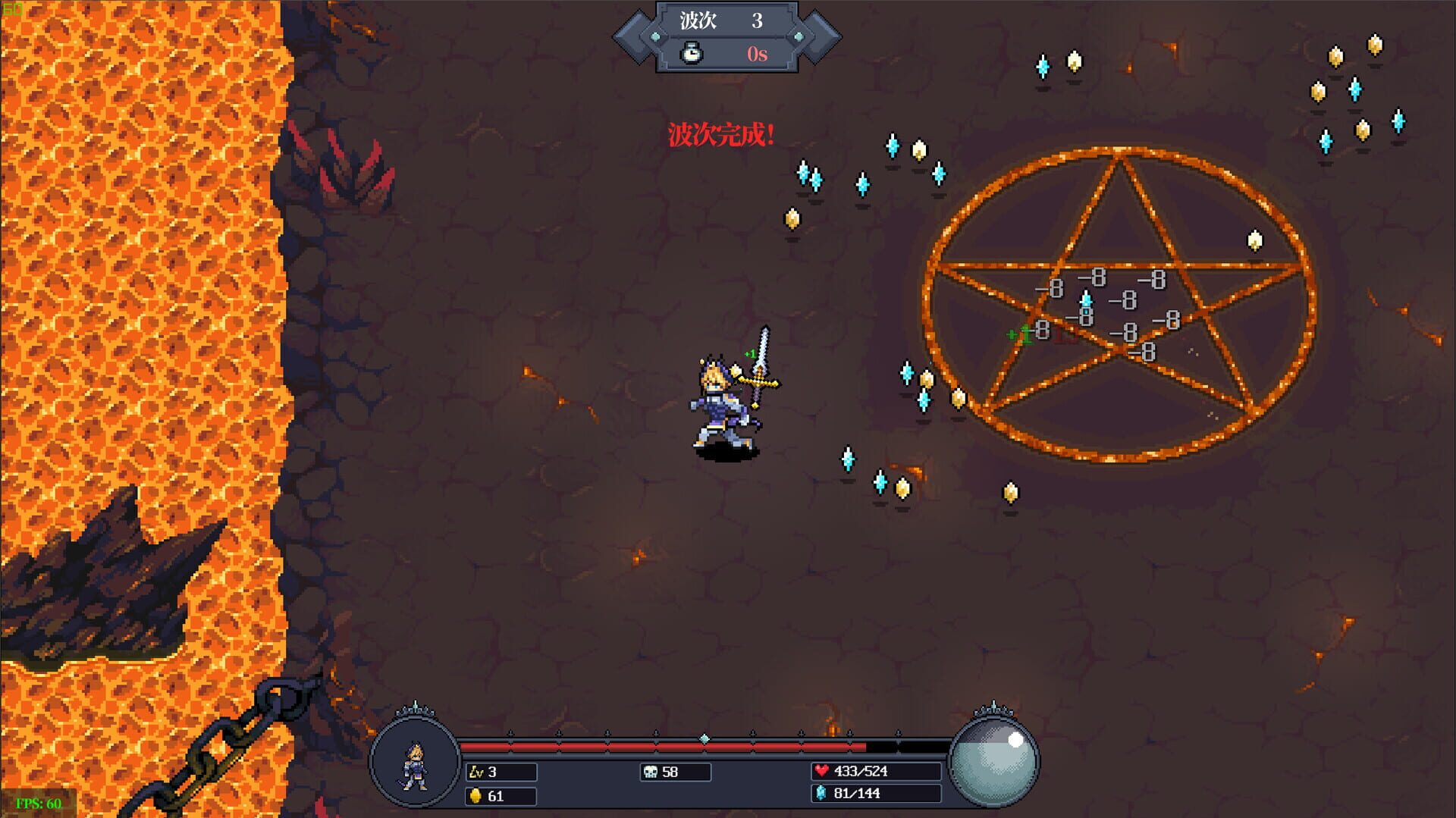Select the skull kill-count icon showing 58

[x=648, y=772]
